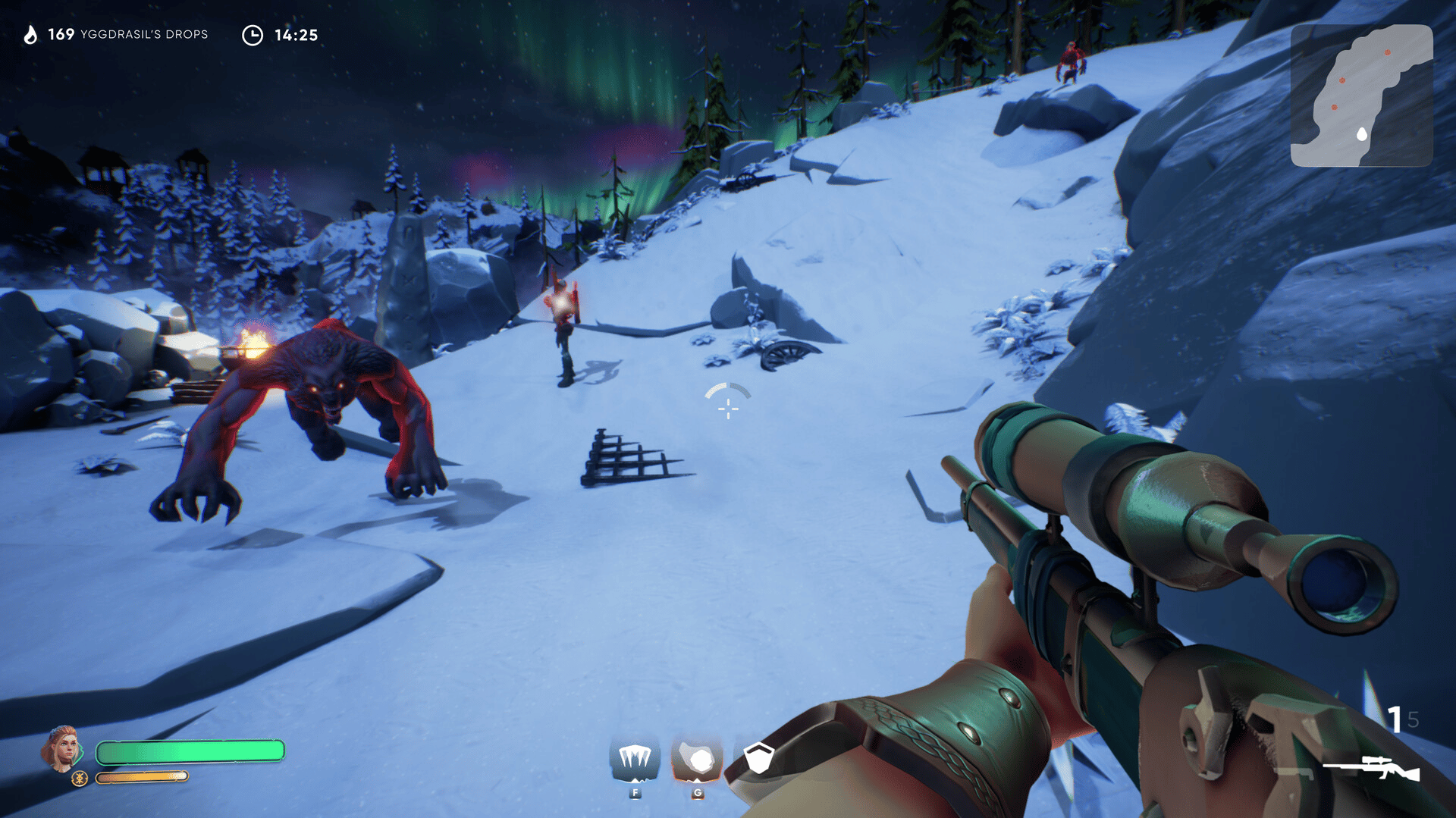Viewport: 1456px width, 818px height.
Task: Click the player character portrait
Action: 63,747
